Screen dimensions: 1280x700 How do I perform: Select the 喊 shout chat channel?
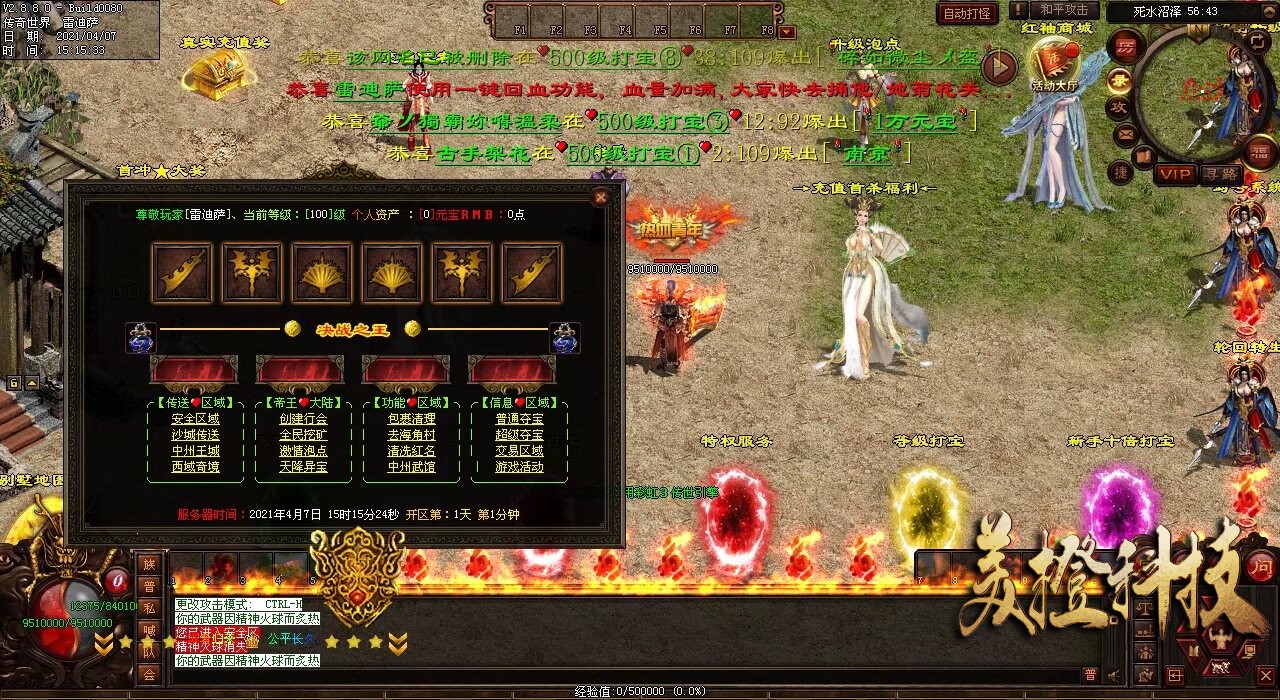(149, 629)
